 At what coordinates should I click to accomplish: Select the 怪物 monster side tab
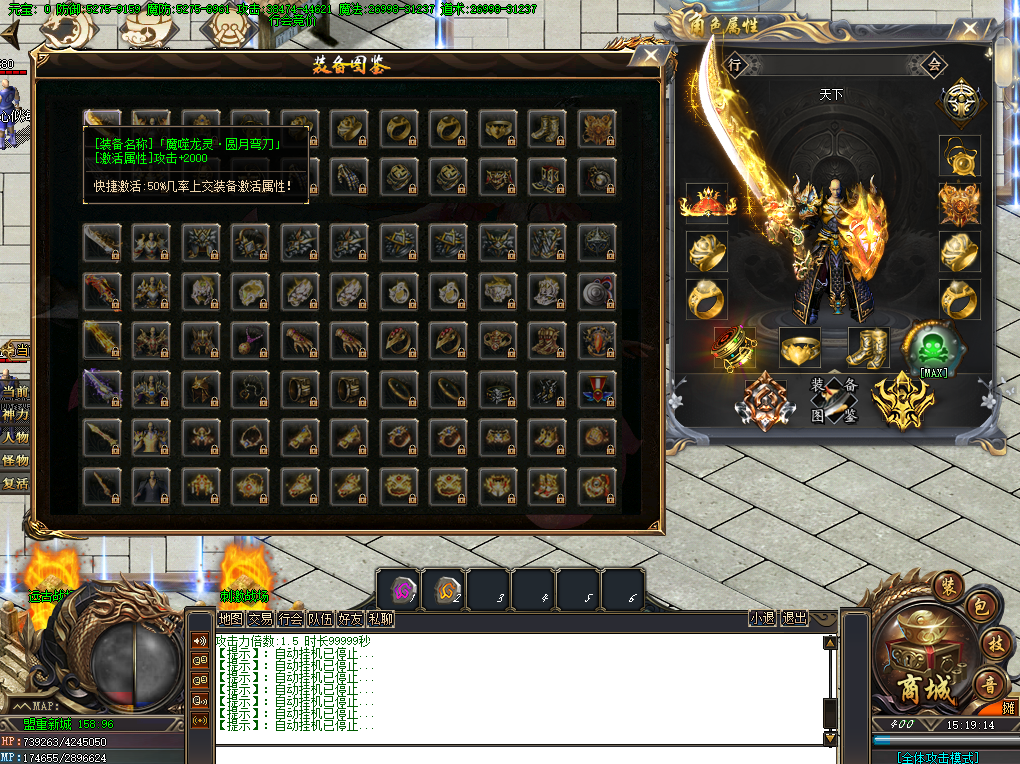(15, 460)
